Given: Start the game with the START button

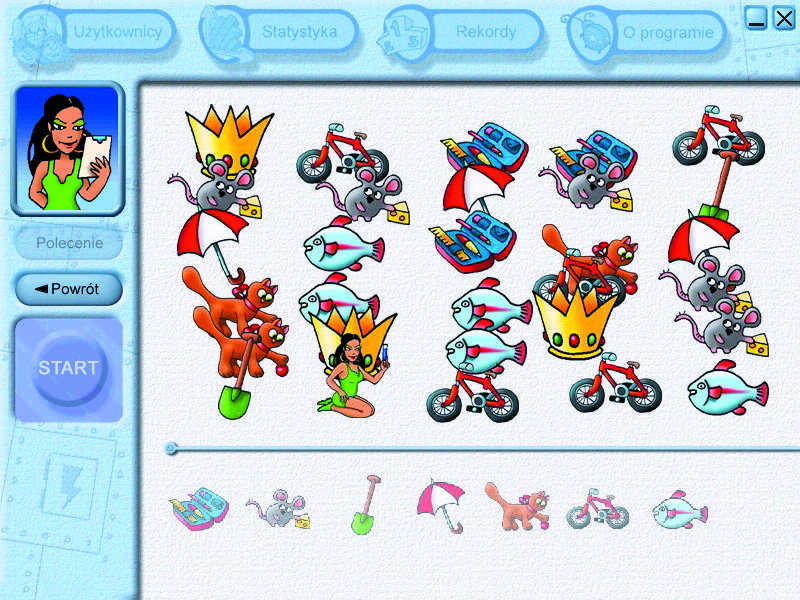Looking at the screenshot, I should (x=69, y=368).
